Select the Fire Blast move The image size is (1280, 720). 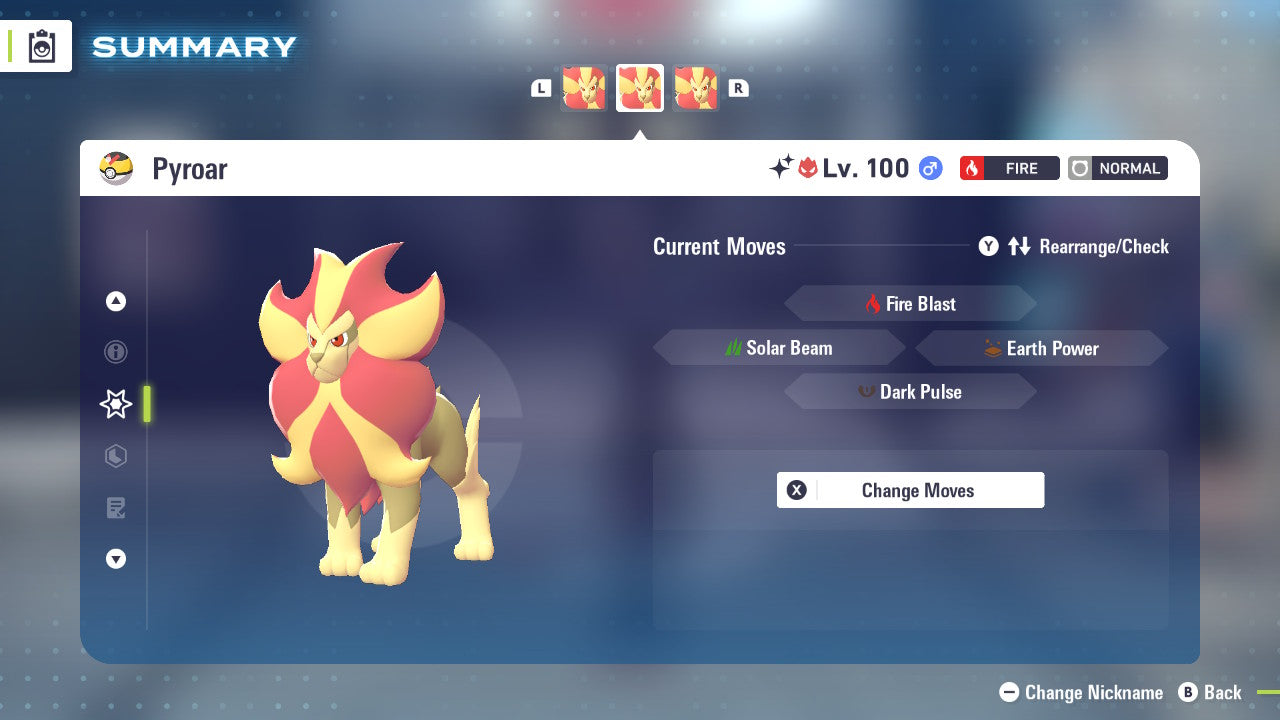pos(910,303)
